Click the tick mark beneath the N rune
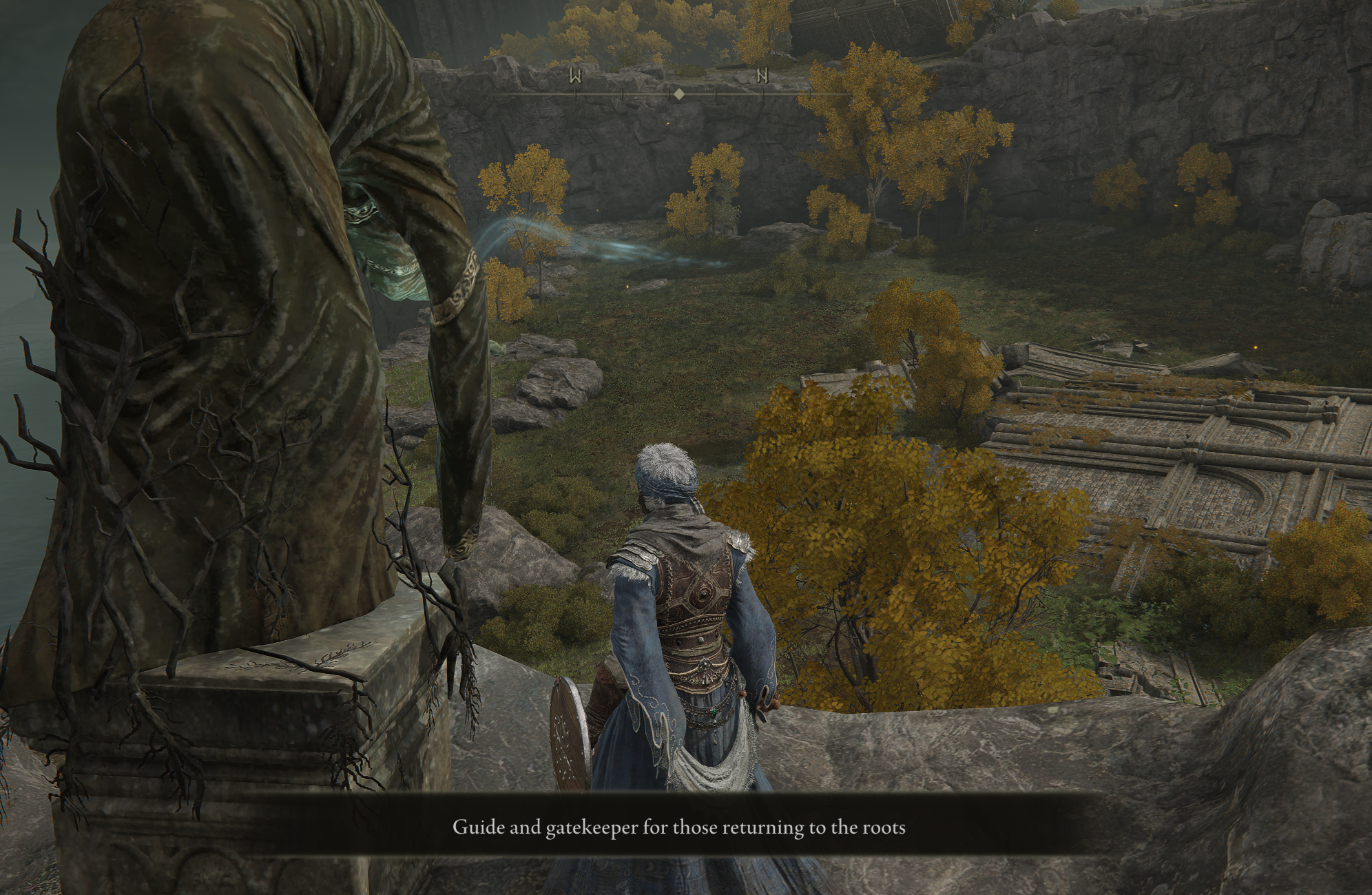The image size is (1372, 895). coord(763,94)
